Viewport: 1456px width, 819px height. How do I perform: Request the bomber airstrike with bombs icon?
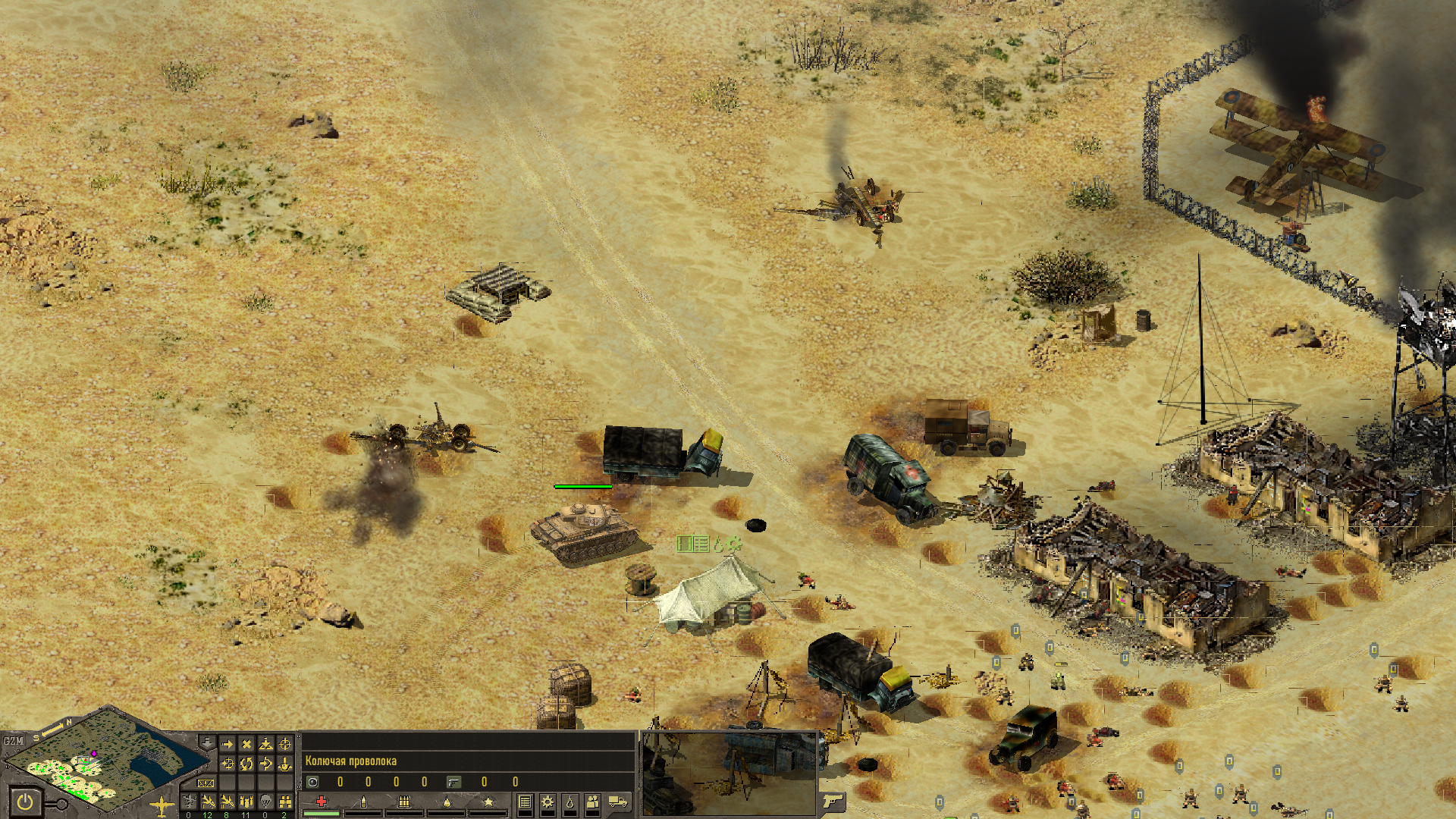point(246,802)
